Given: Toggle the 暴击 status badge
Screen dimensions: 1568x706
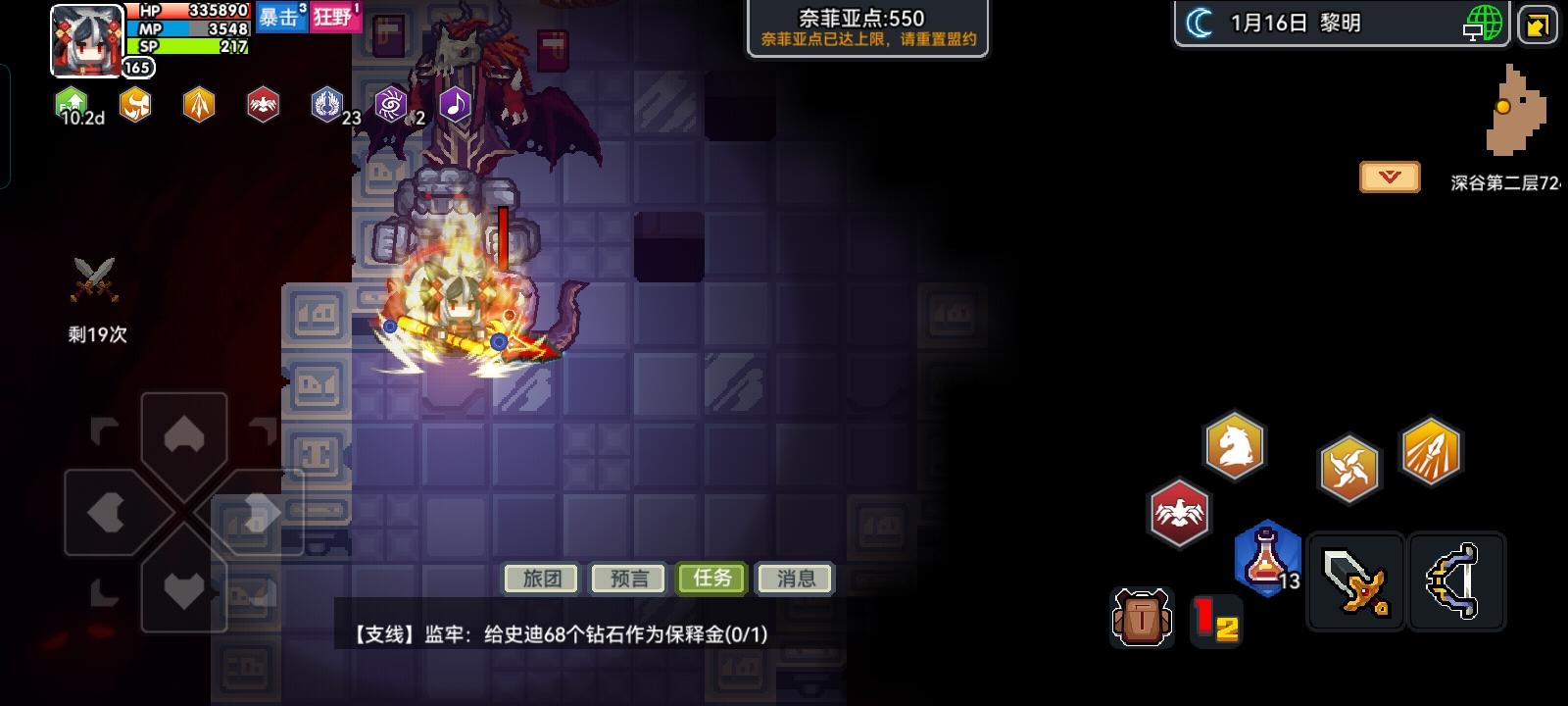Looking at the screenshot, I should pyautogui.click(x=281, y=19).
